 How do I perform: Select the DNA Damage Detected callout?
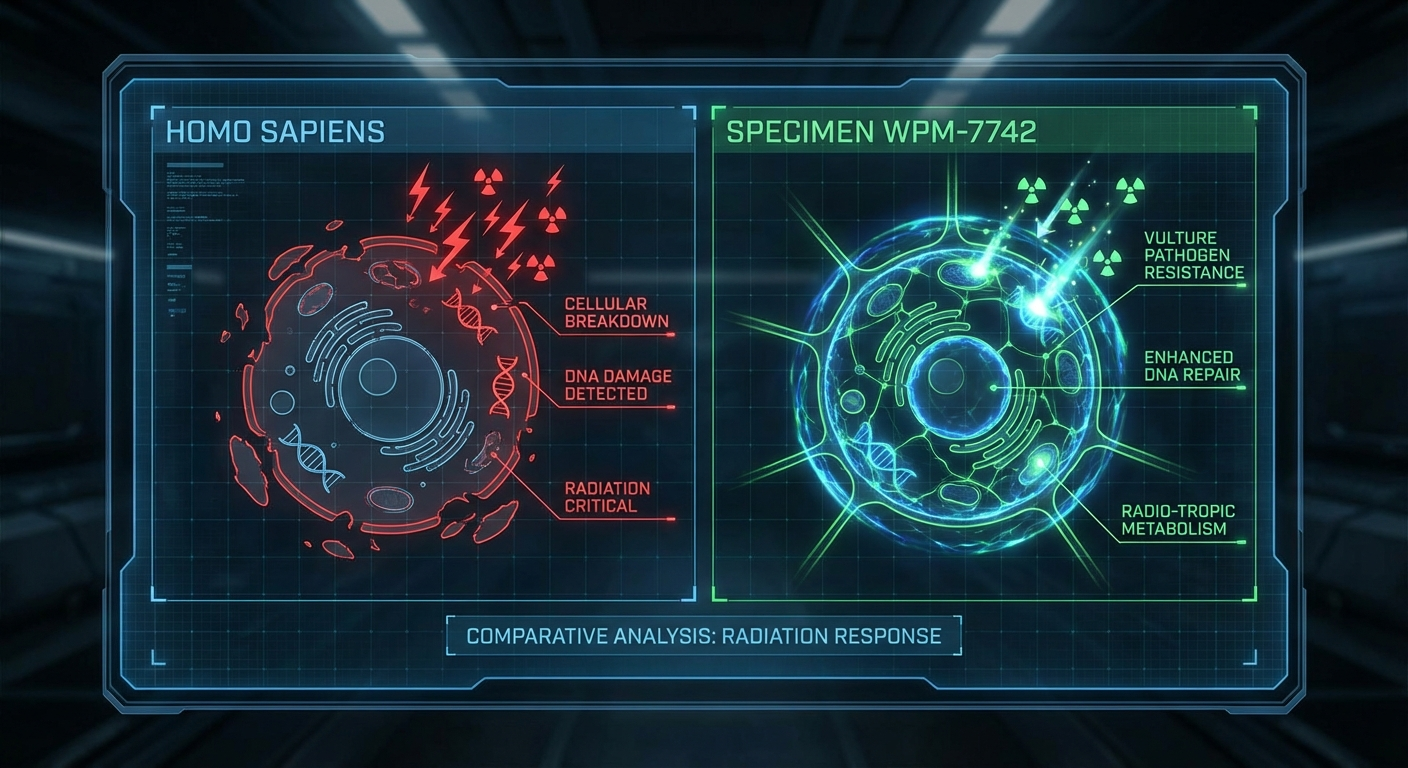[618, 385]
